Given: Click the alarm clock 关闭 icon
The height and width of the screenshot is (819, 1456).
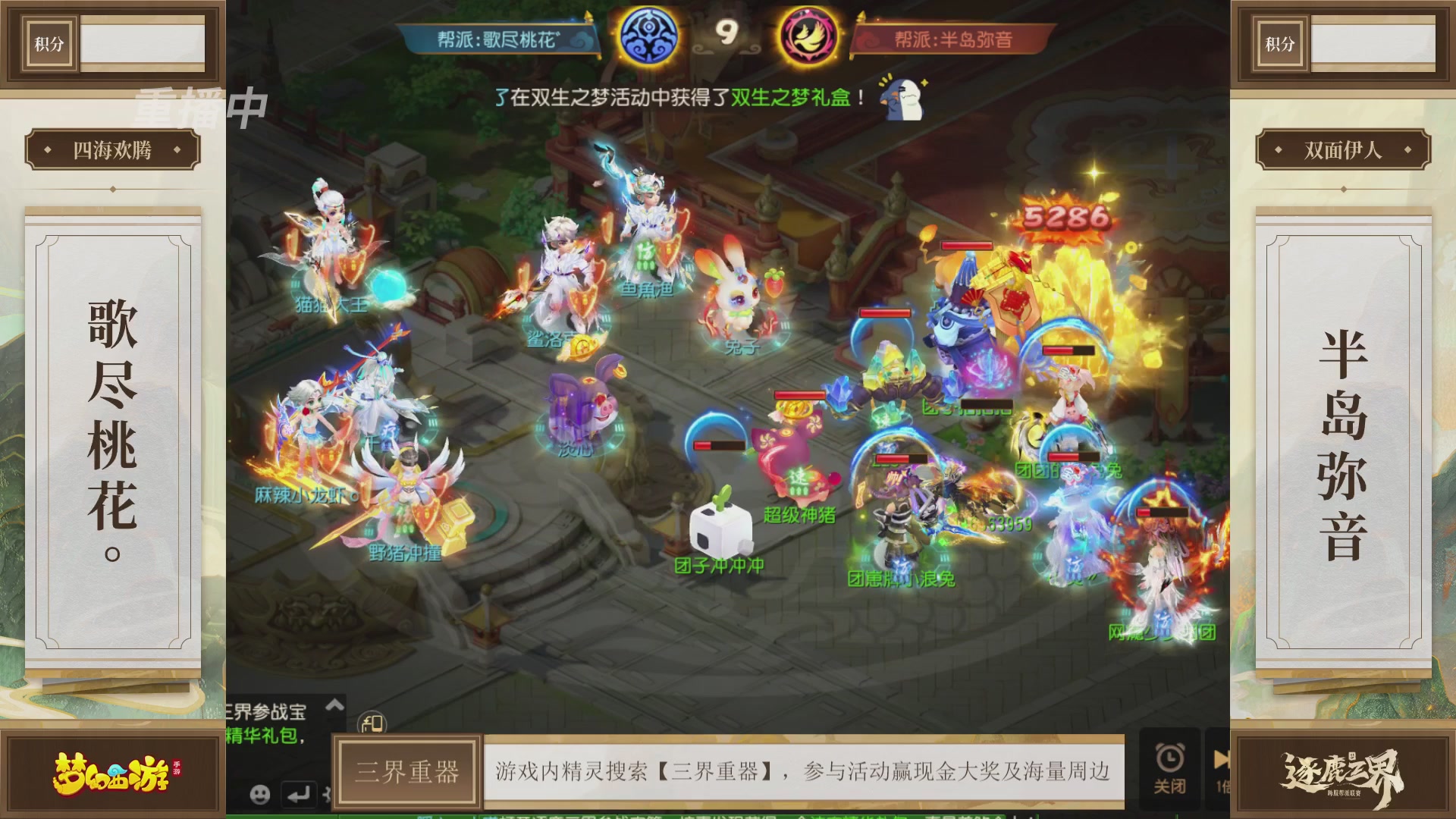Looking at the screenshot, I should click(x=1170, y=762).
